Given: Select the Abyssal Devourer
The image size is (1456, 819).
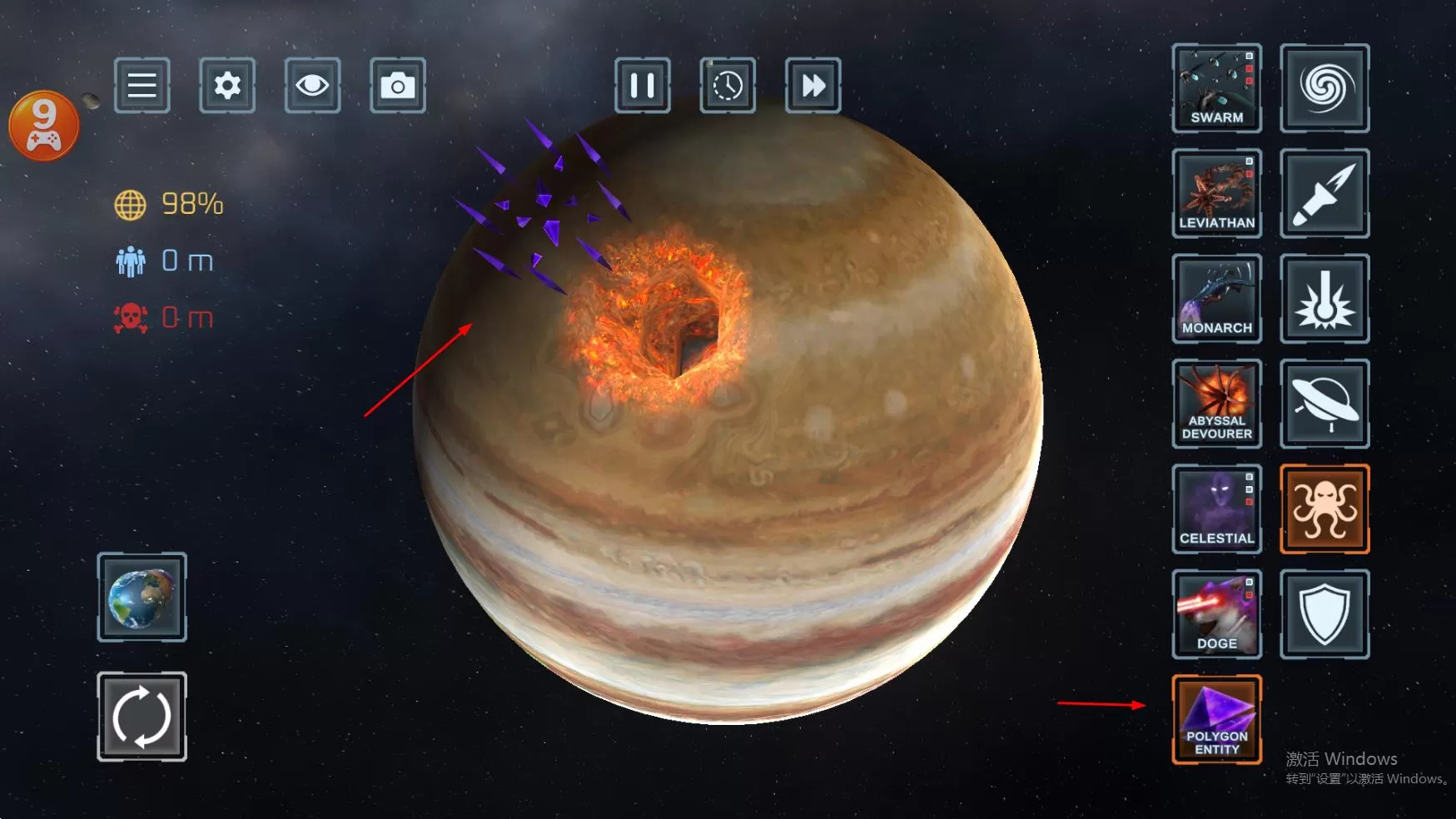Looking at the screenshot, I should pyautogui.click(x=1216, y=404).
